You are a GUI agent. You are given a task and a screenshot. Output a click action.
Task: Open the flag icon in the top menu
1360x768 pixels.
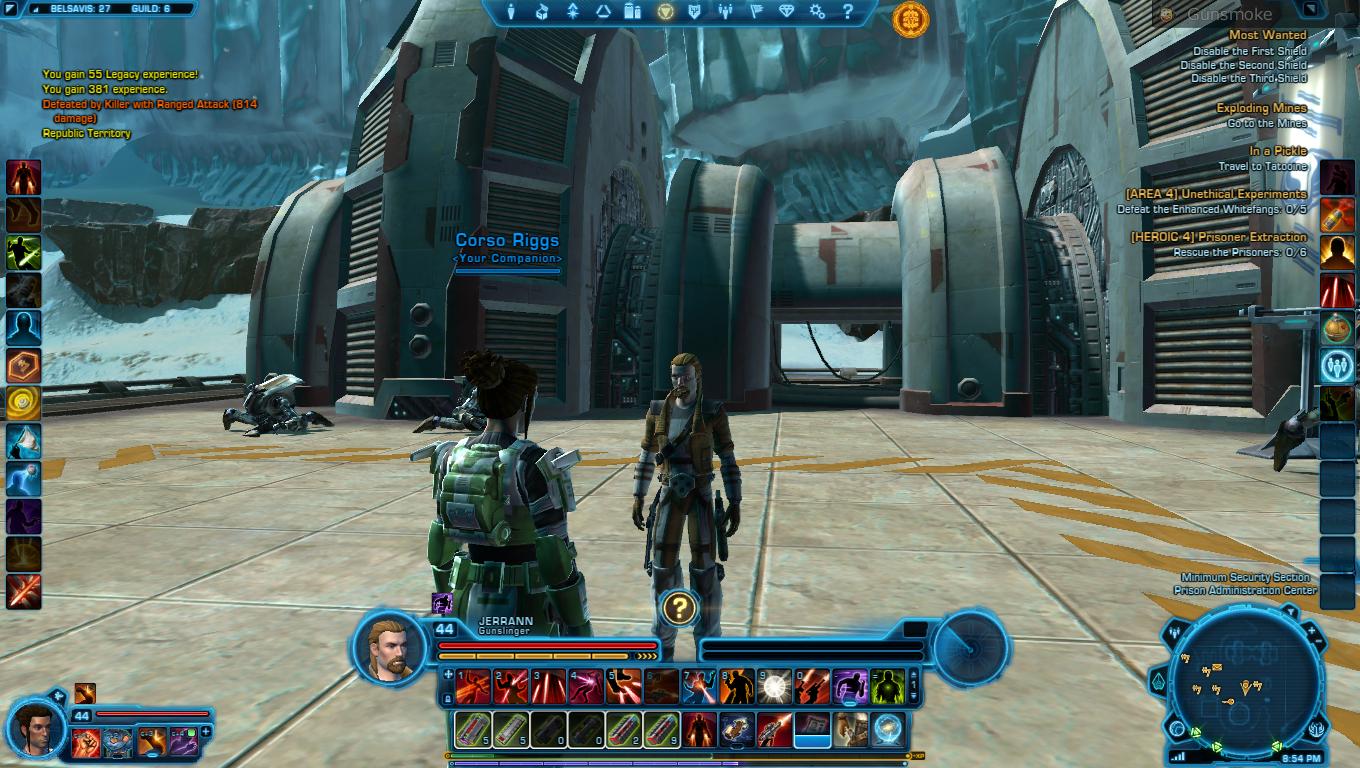[x=756, y=12]
